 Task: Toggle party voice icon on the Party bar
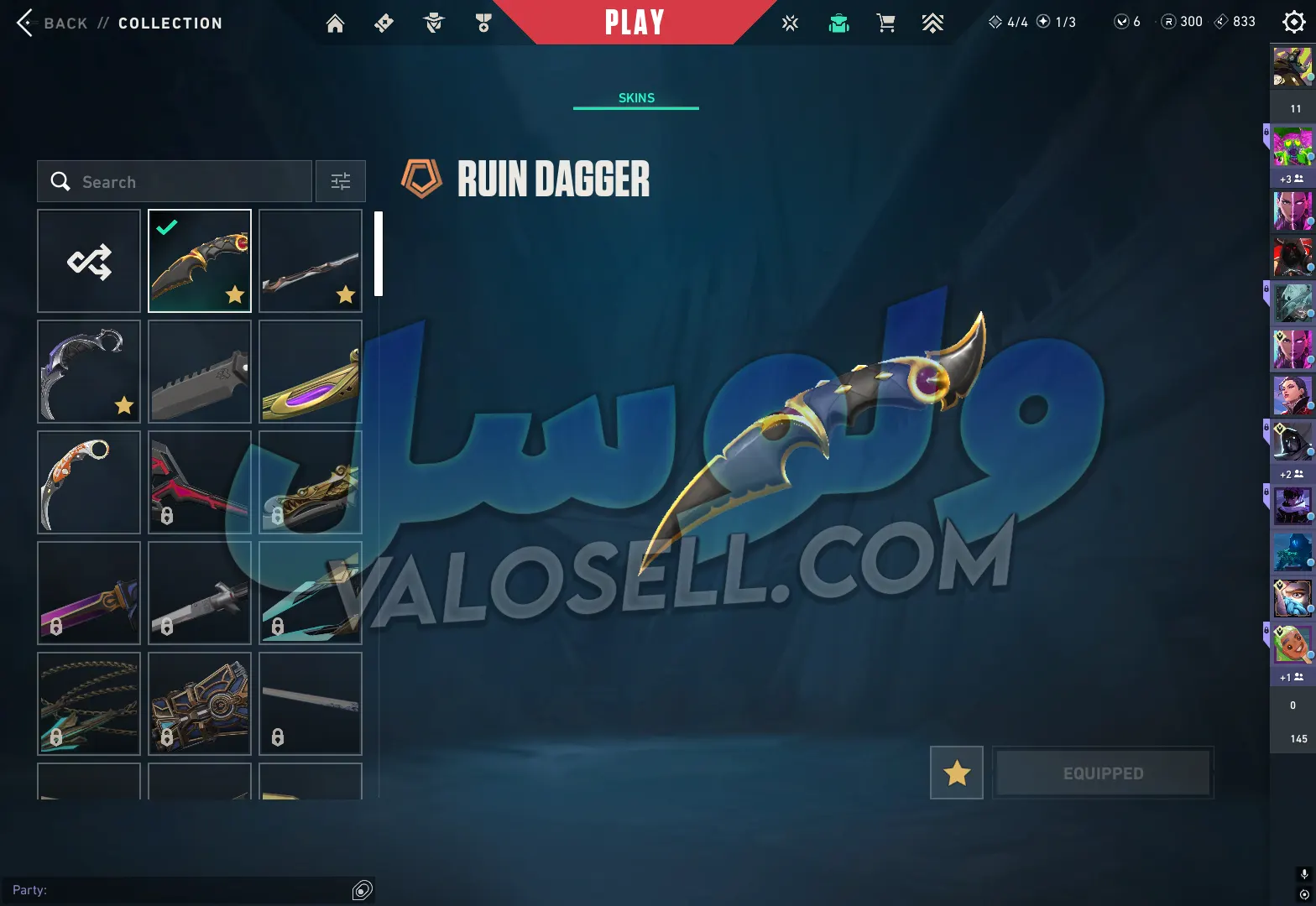pyautogui.click(x=363, y=890)
